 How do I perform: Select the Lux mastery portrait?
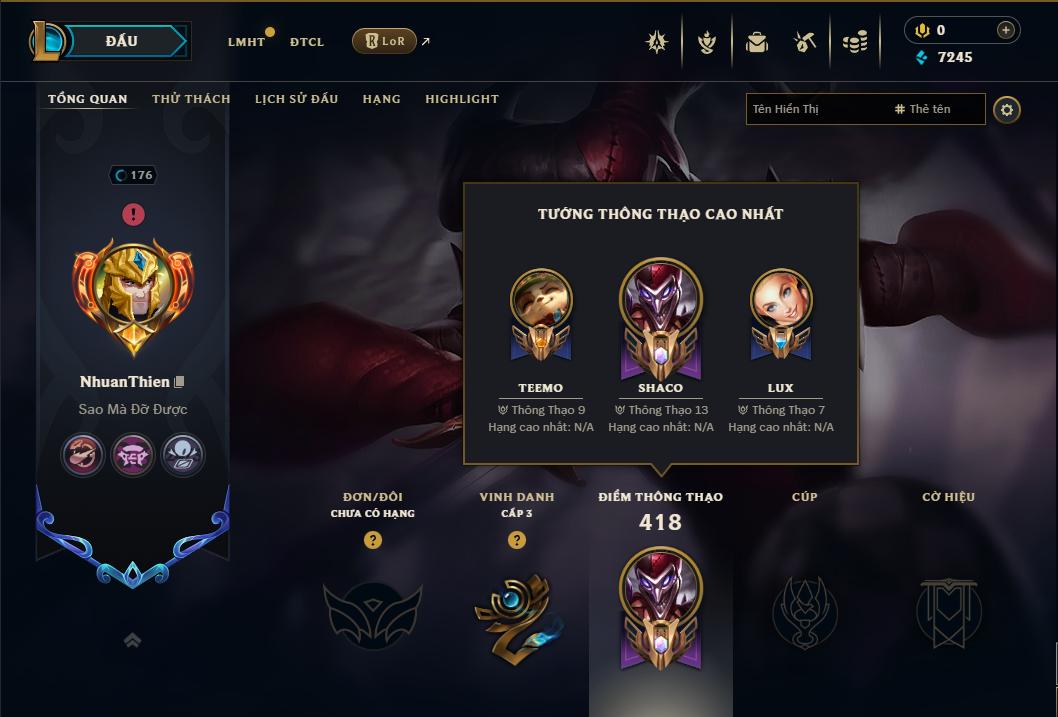coord(780,301)
